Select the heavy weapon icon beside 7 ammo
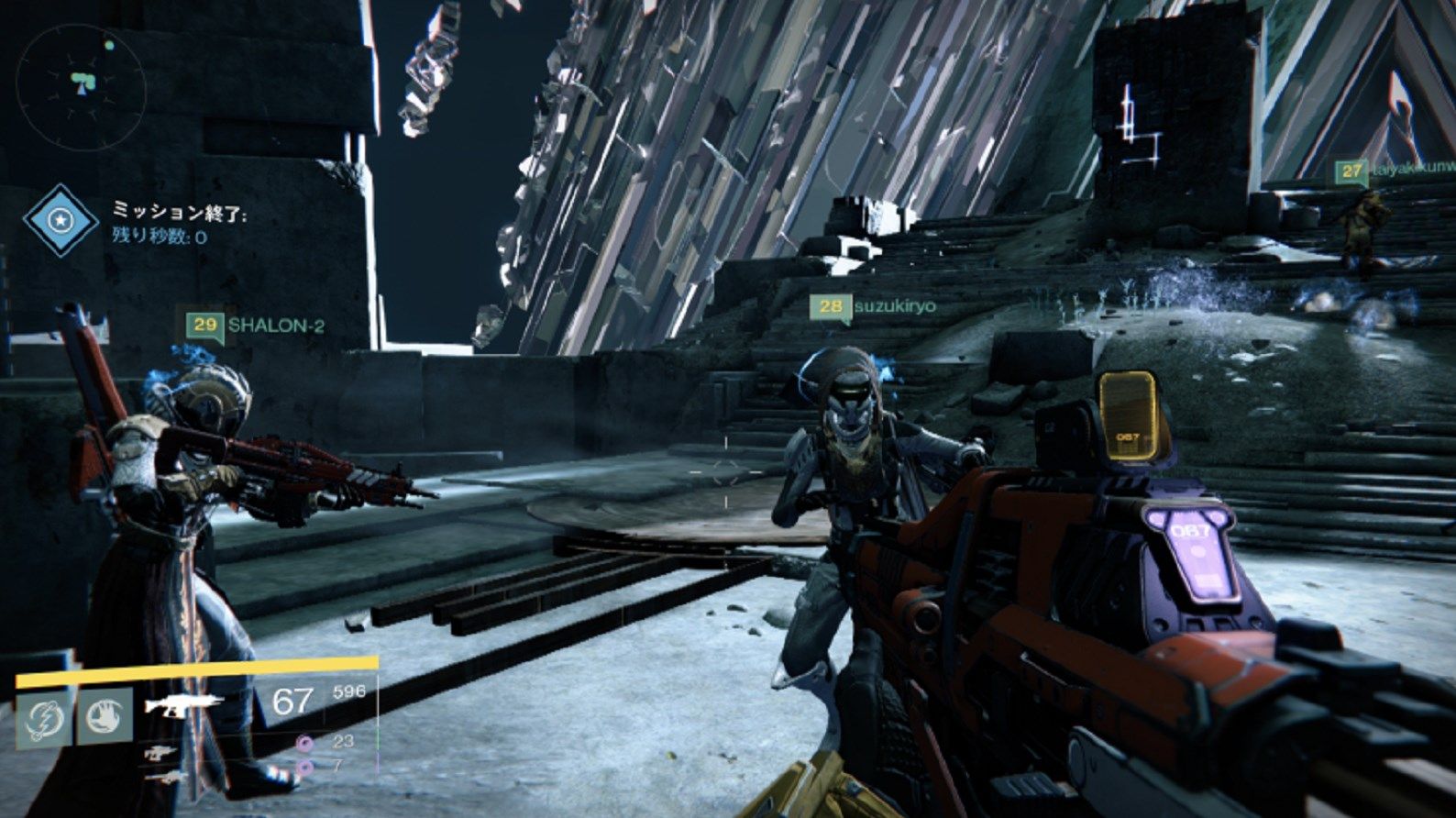This screenshot has height=818, width=1456. pos(167,778)
